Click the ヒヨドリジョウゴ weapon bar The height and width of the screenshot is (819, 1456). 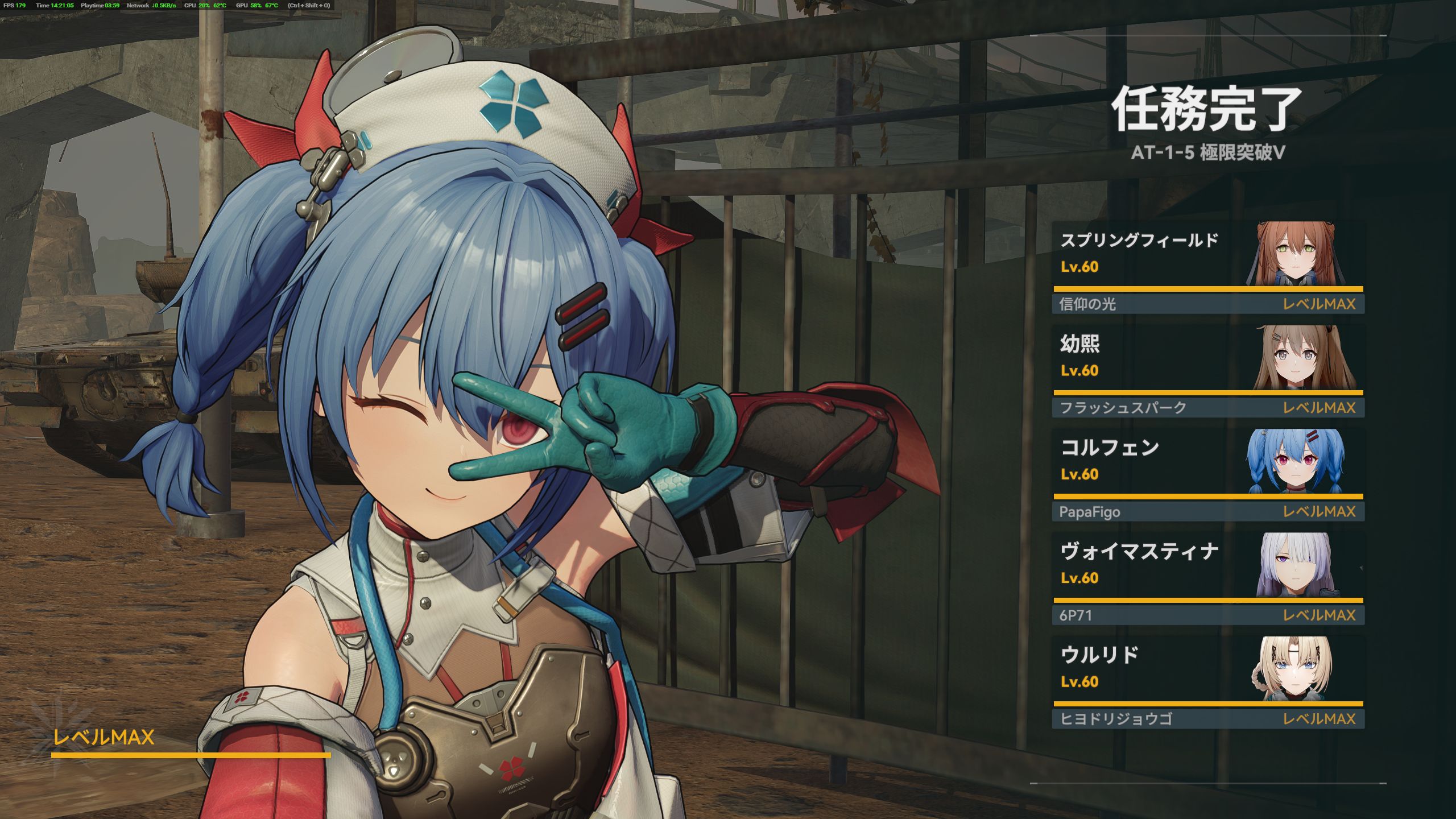click(1208, 719)
